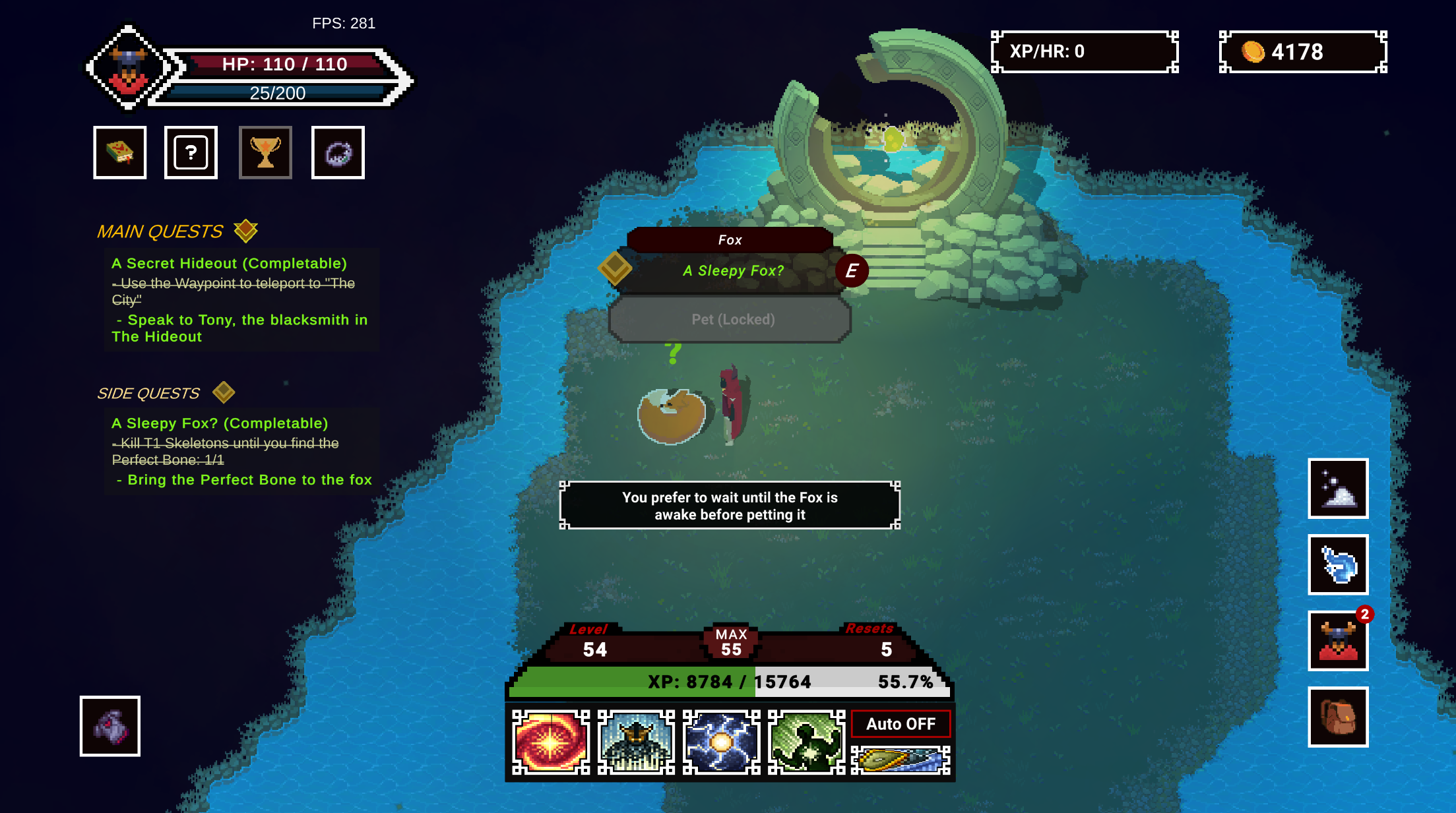Open the silver ring icon
Viewport: 1456px width, 813px height.
tap(338, 152)
